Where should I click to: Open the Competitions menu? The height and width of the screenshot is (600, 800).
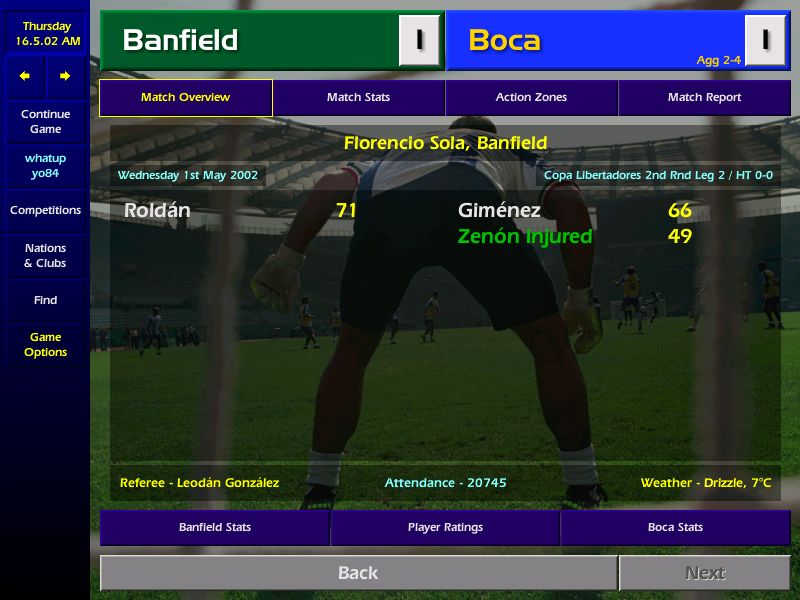coord(45,210)
